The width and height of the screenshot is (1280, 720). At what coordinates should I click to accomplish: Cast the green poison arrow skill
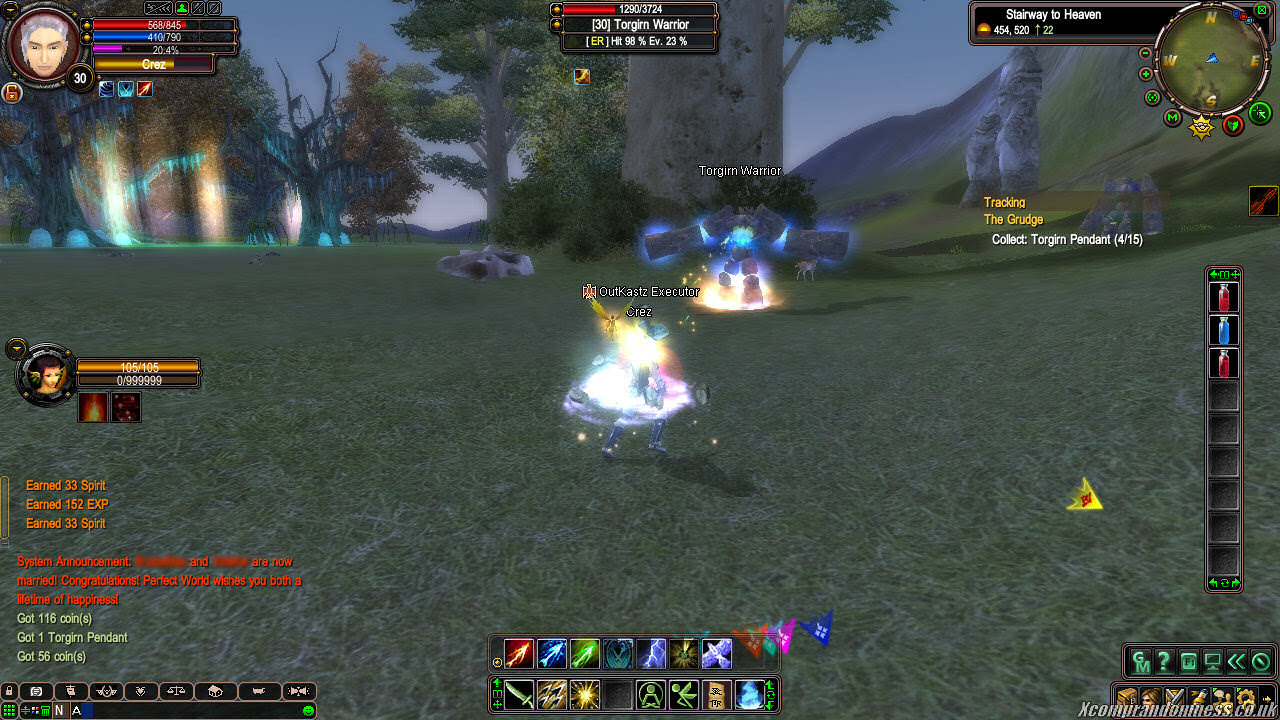point(585,654)
